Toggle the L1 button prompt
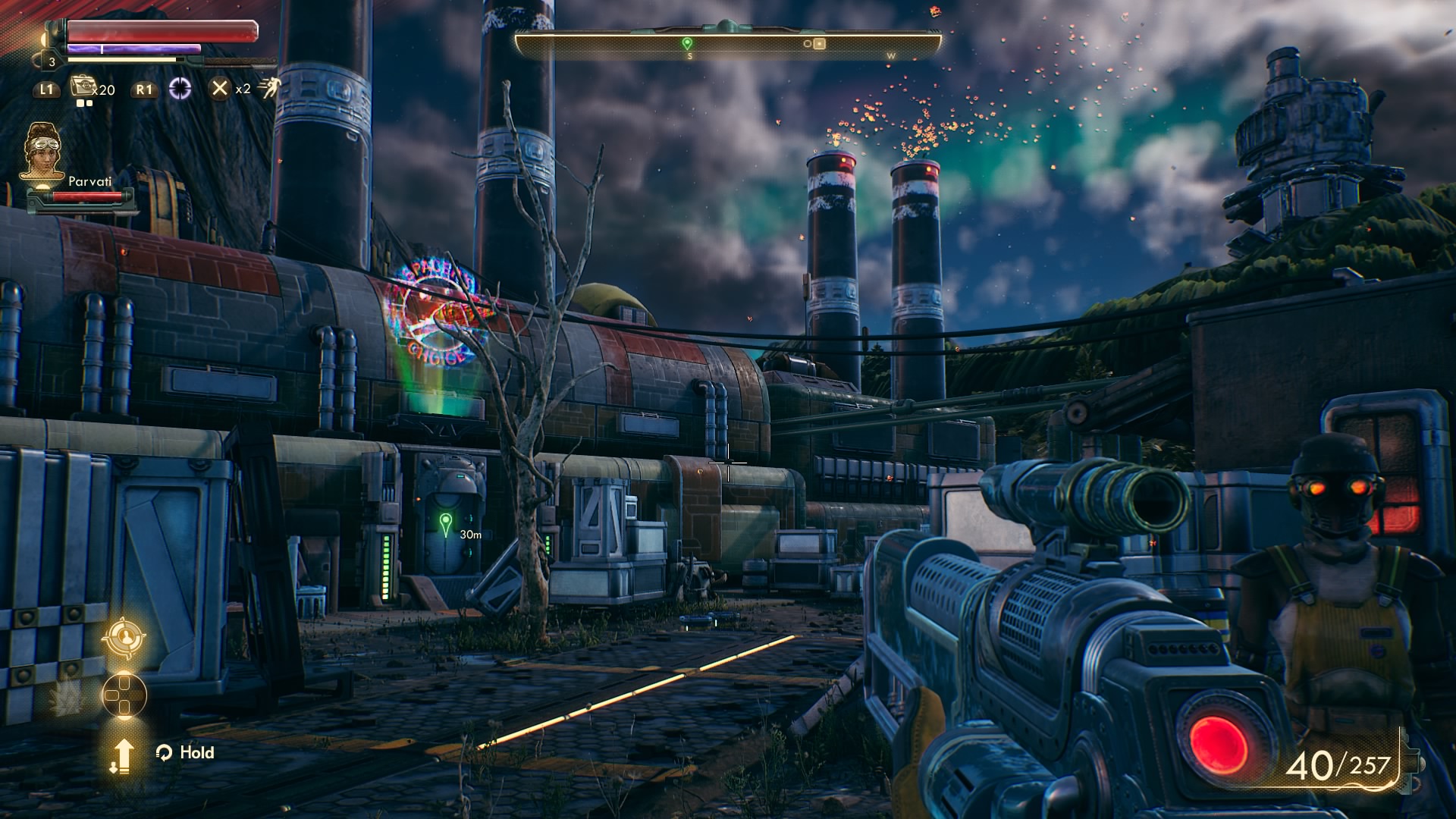Screen dimensions: 1456x819 coord(47,89)
